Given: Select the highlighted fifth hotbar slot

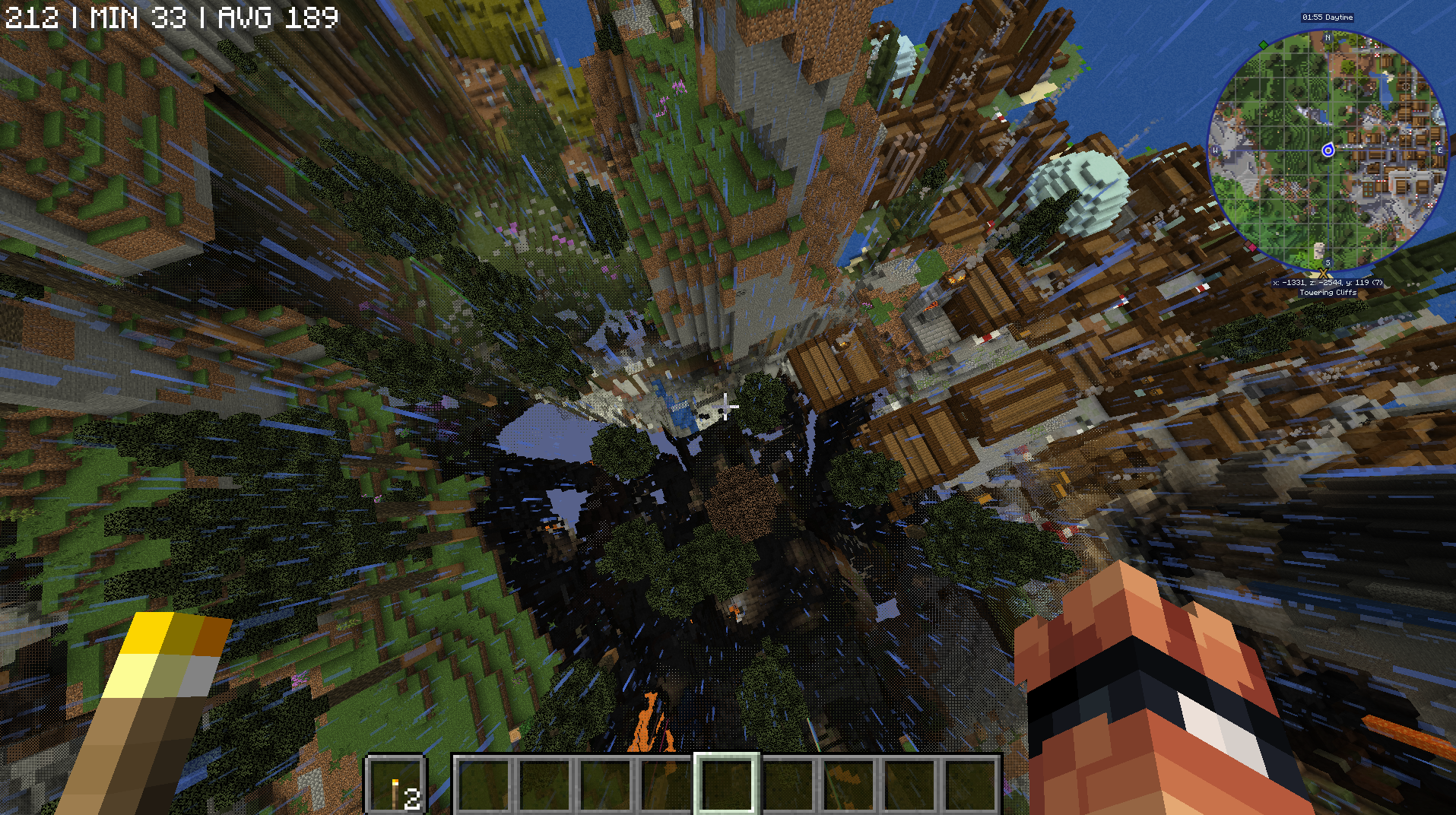Looking at the screenshot, I should 727,786.
